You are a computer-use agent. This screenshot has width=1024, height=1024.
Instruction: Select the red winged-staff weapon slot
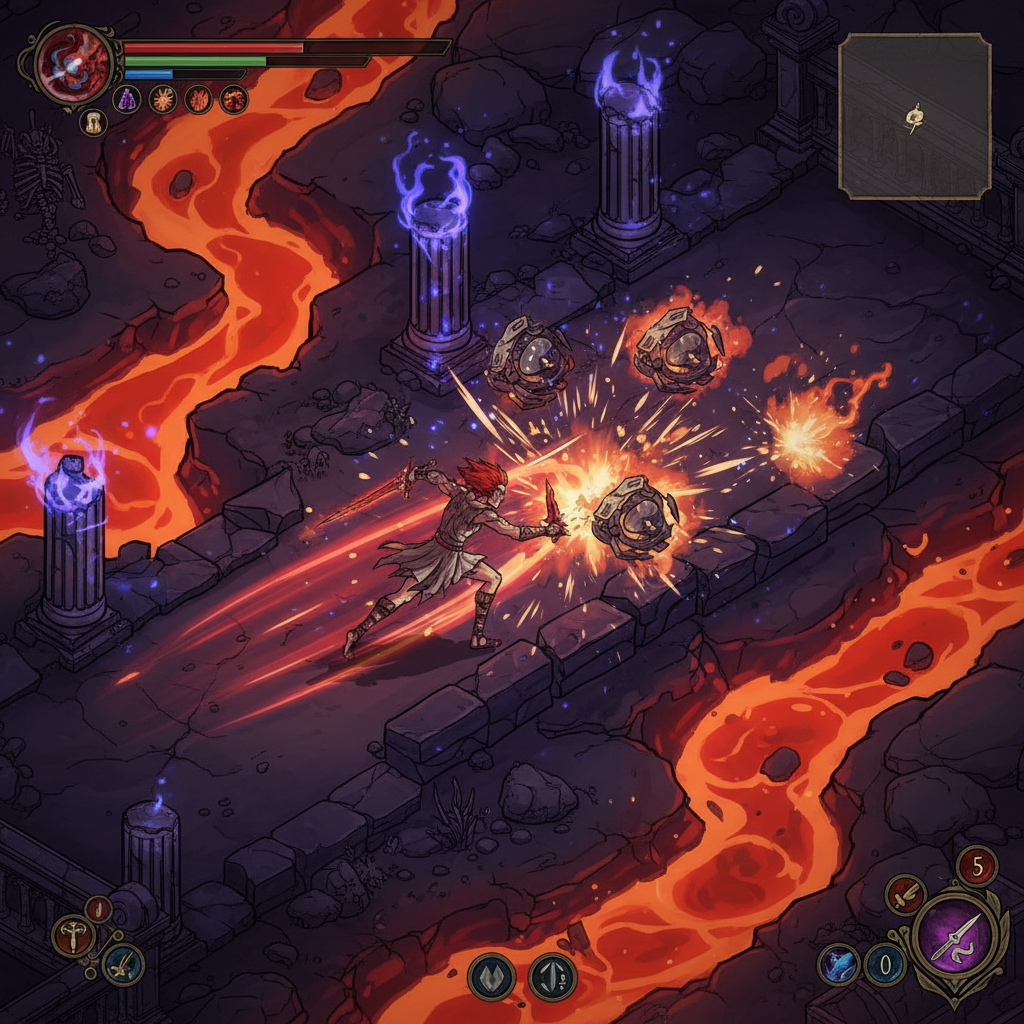tap(74, 936)
